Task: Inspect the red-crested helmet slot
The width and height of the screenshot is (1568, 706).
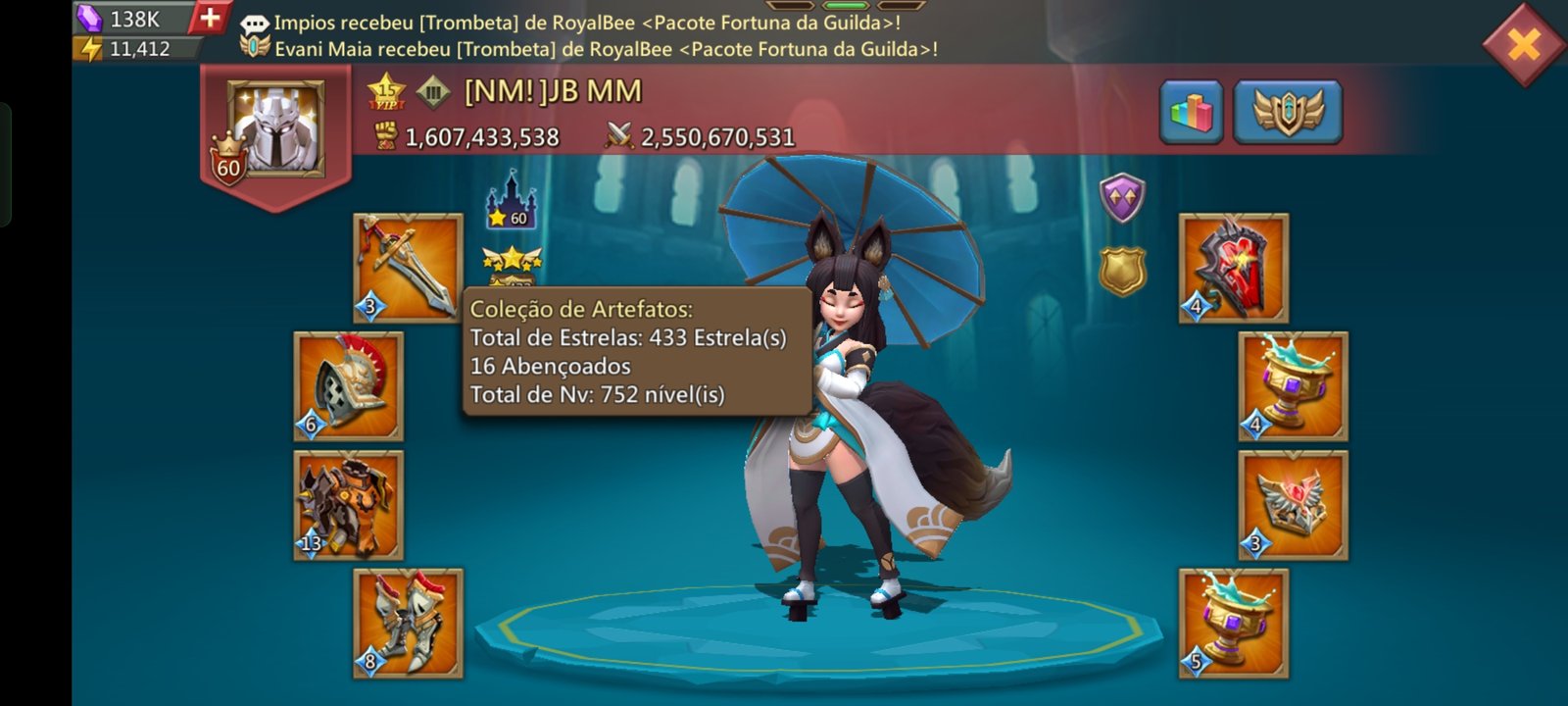Action: [349, 386]
